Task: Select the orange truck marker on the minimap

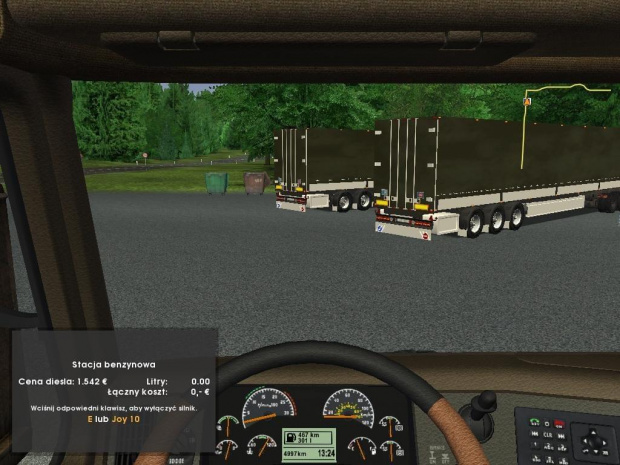Action: click(526, 101)
